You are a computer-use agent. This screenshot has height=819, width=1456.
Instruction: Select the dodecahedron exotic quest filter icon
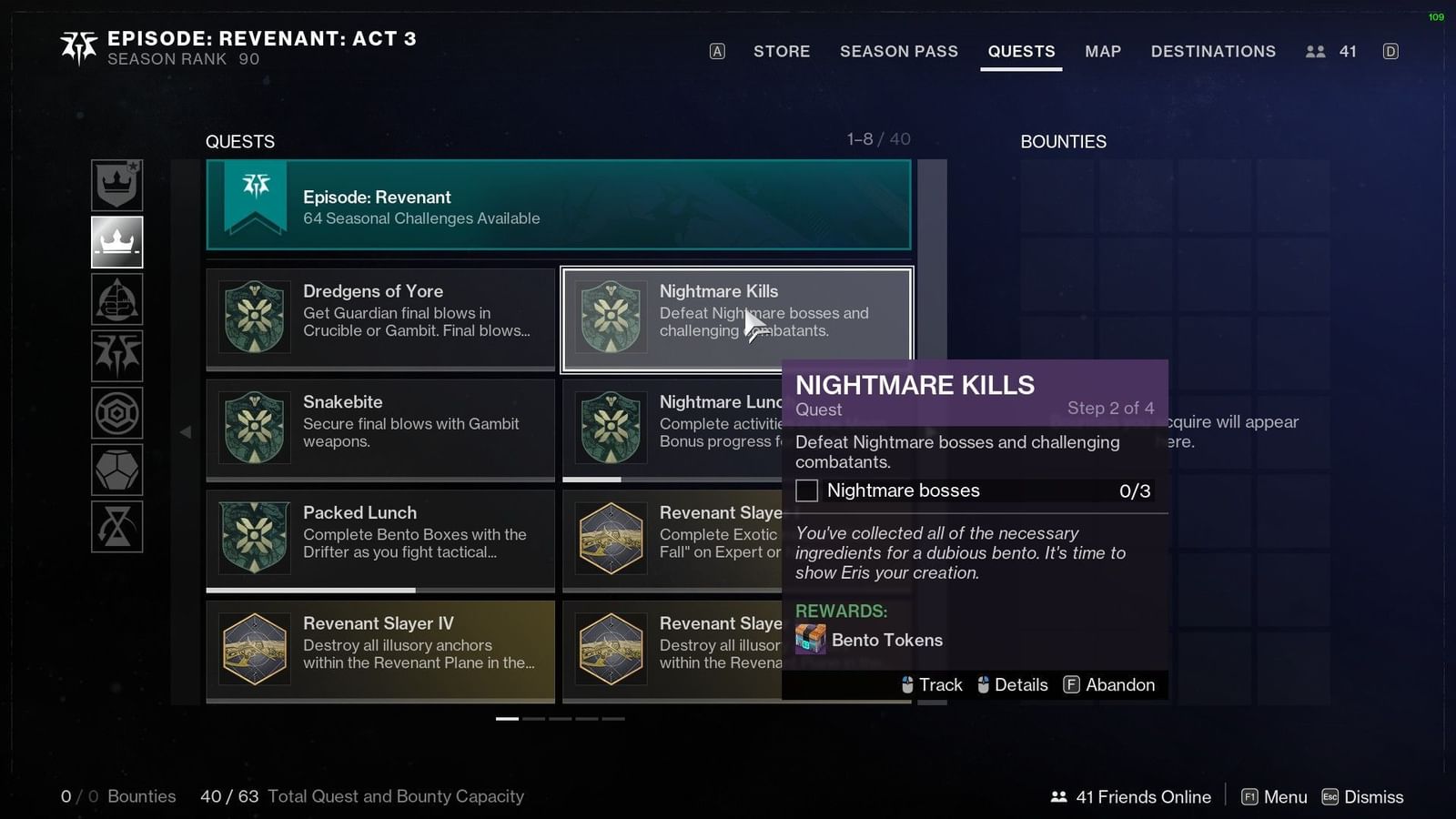click(116, 470)
